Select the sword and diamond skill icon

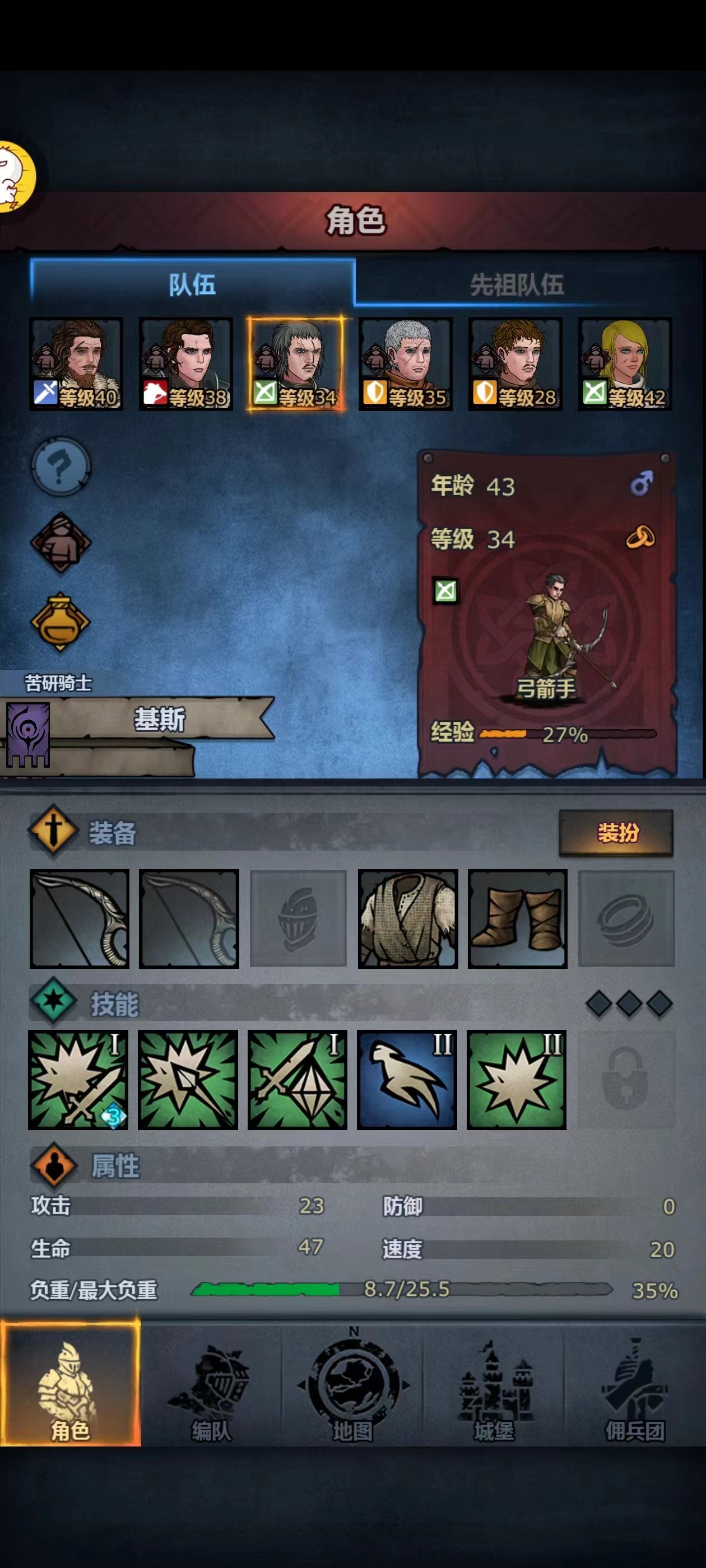click(298, 1079)
